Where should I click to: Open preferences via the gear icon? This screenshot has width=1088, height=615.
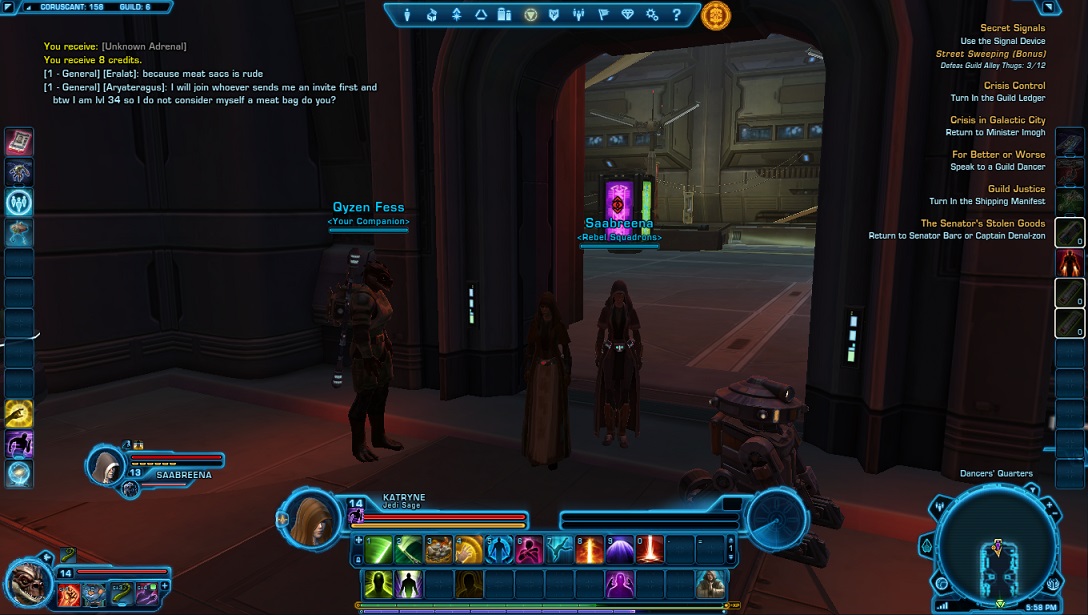(x=652, y=15)
